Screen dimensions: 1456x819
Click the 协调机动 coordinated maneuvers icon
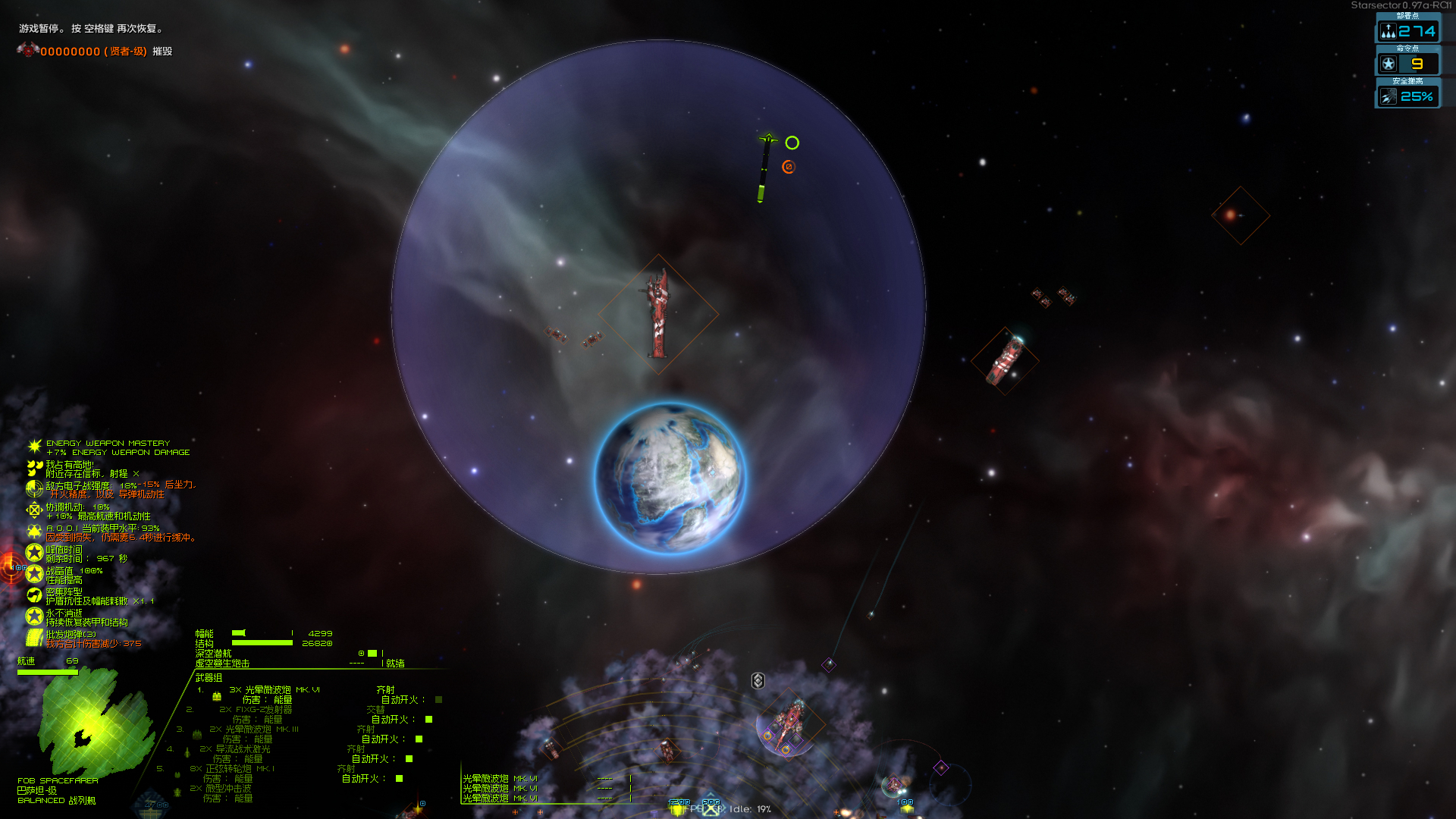tap(34, 510)
